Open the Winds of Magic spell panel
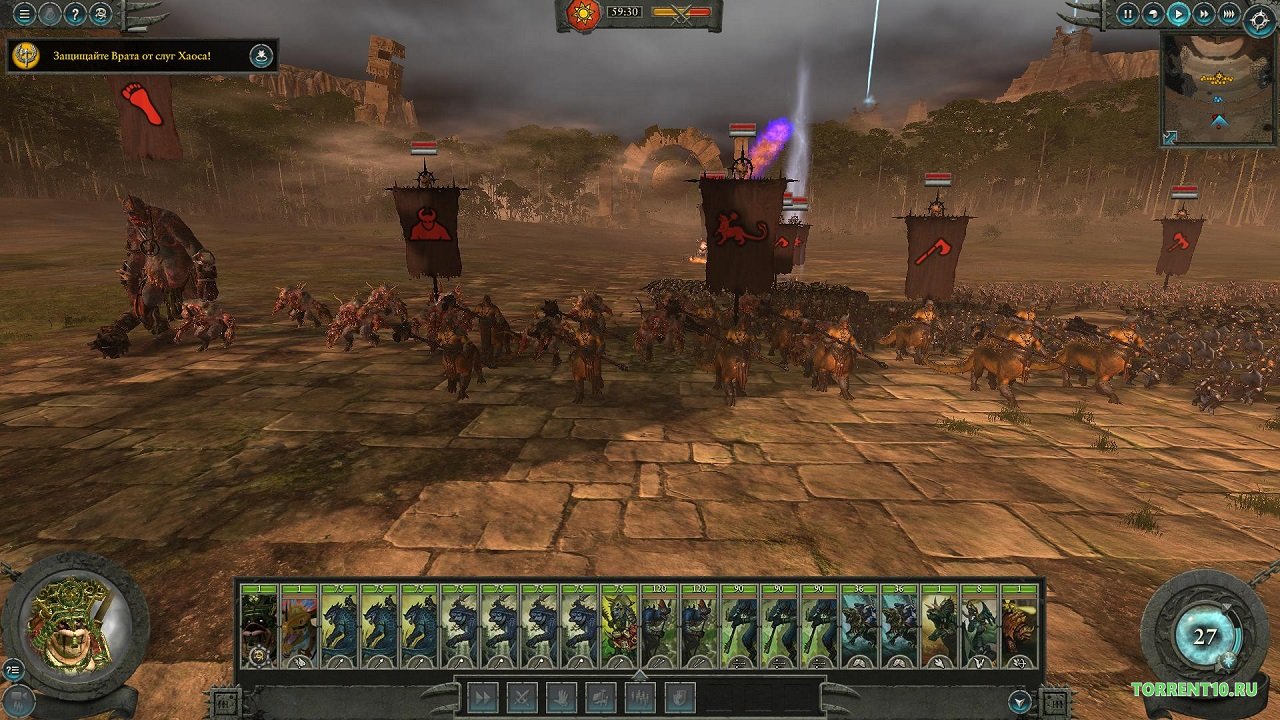The height and width of the screenshot is (720, 1280). coord(1205,637)
